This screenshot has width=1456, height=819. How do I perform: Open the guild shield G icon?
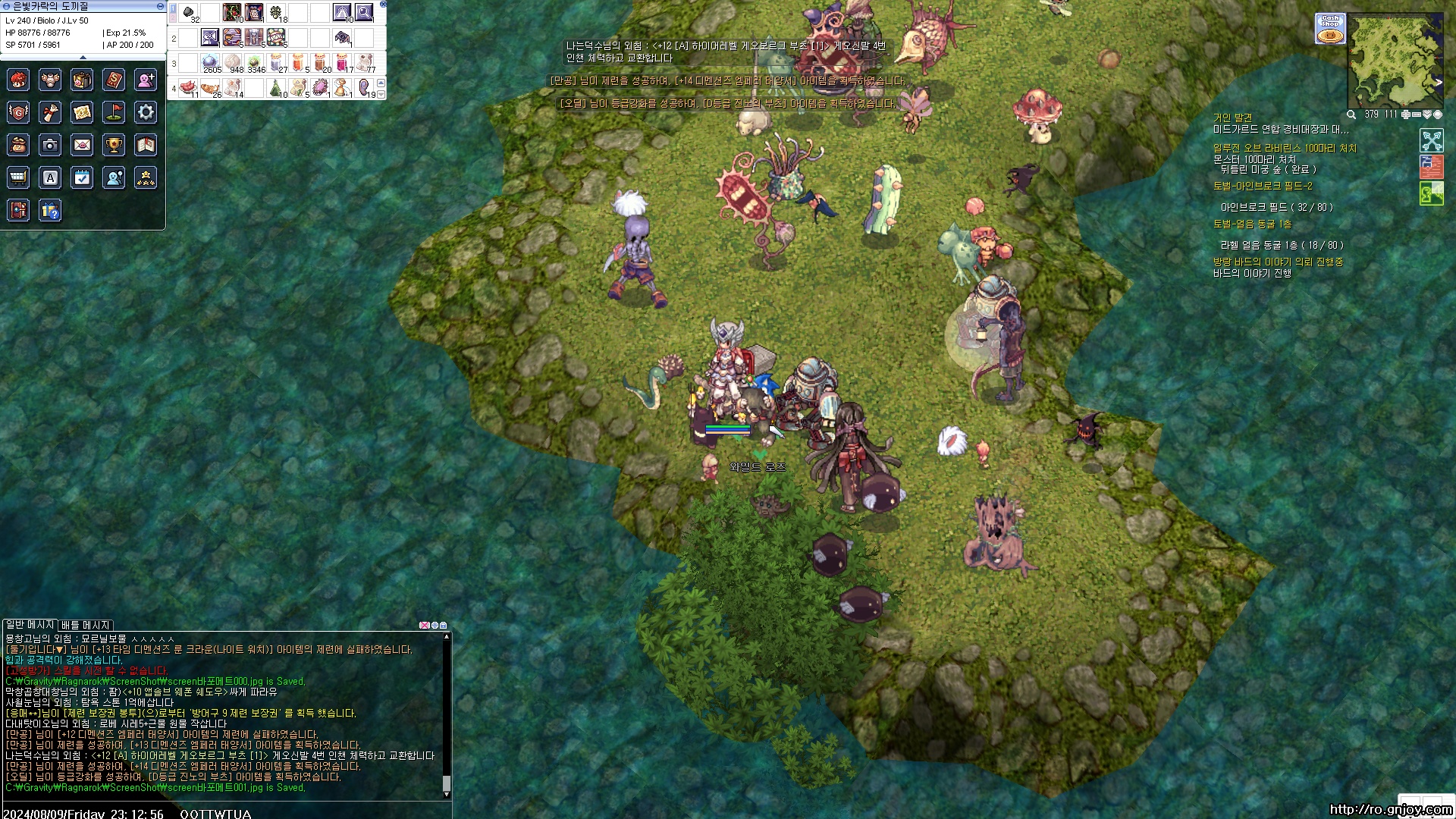coord(18,113)
